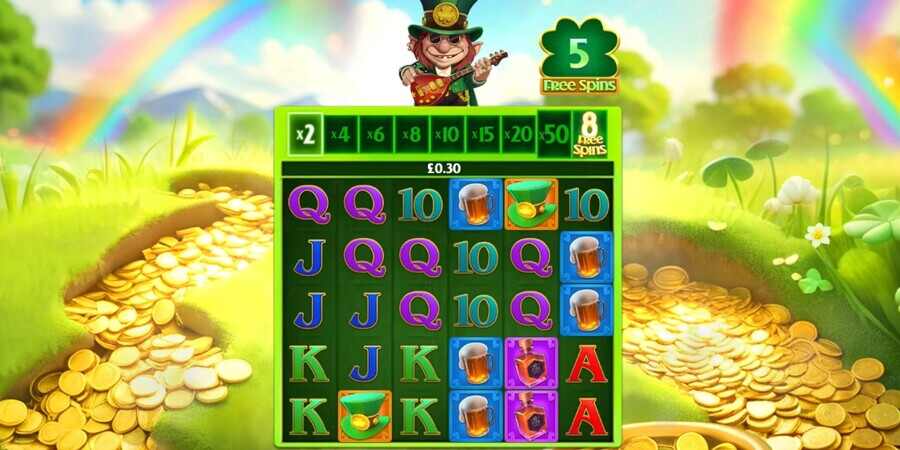Screen dimensions: 900x450
Task: Choose the x4 multiplier tile
Action: (342, 134)
